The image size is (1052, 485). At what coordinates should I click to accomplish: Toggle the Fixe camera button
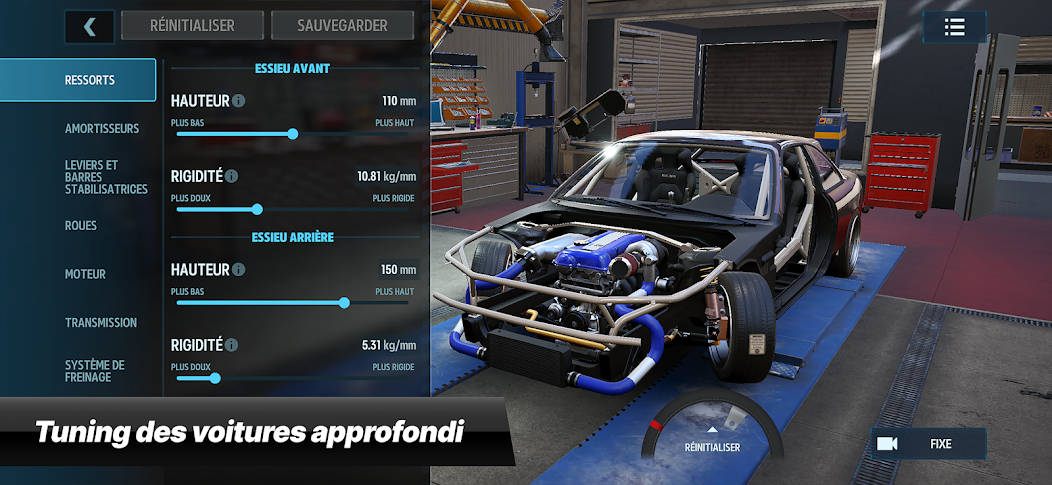click(x=930, y=443)
